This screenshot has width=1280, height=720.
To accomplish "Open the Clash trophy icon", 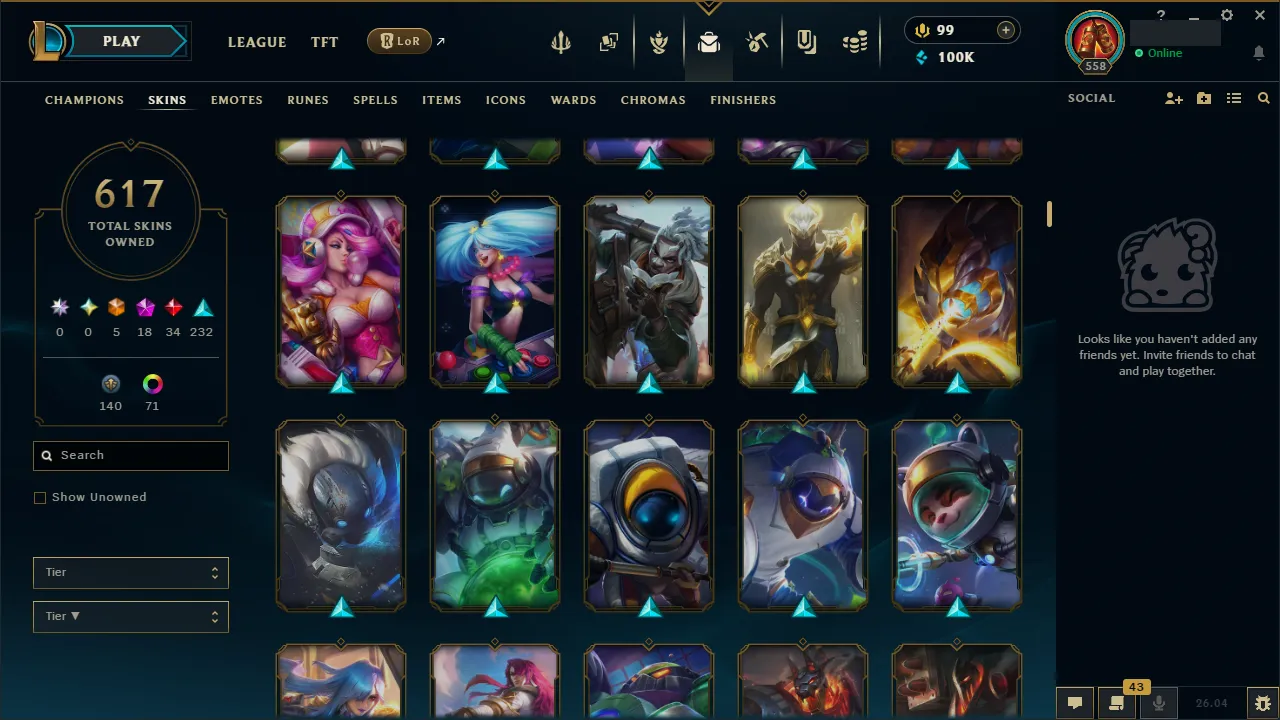I will (659, 41).
